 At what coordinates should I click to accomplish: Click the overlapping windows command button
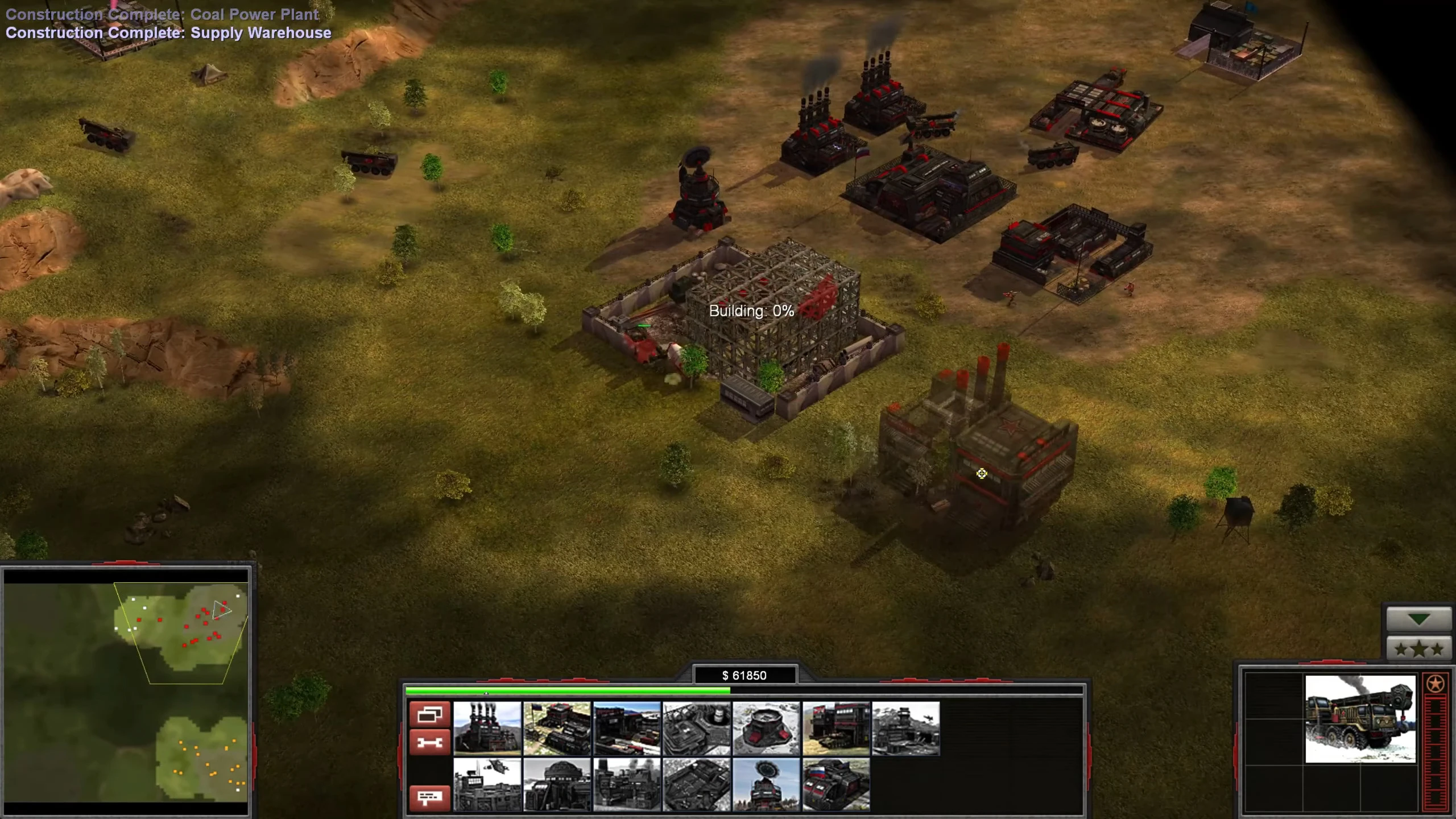429,714
